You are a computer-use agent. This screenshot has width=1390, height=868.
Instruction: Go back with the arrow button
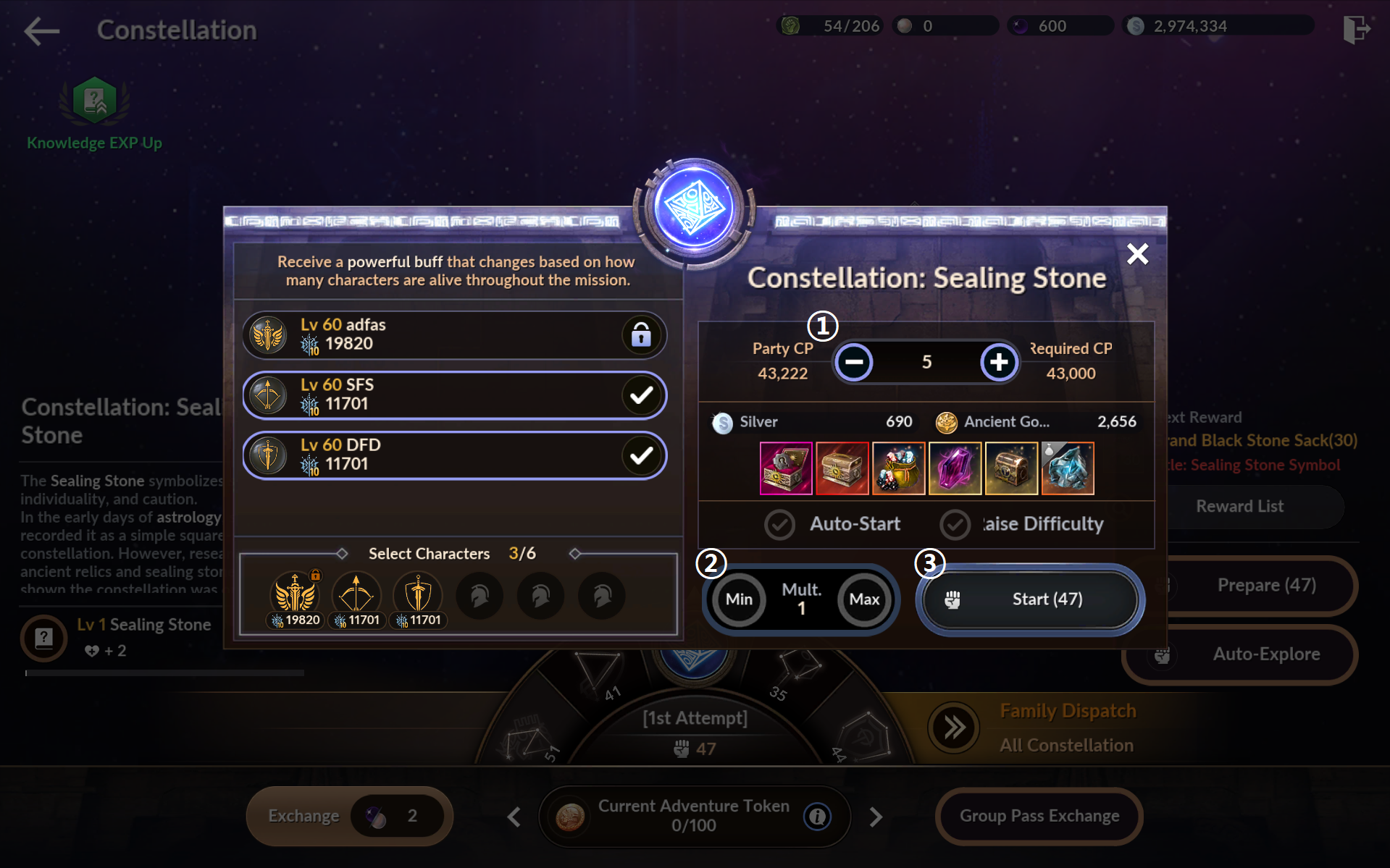tap(41, 30)
